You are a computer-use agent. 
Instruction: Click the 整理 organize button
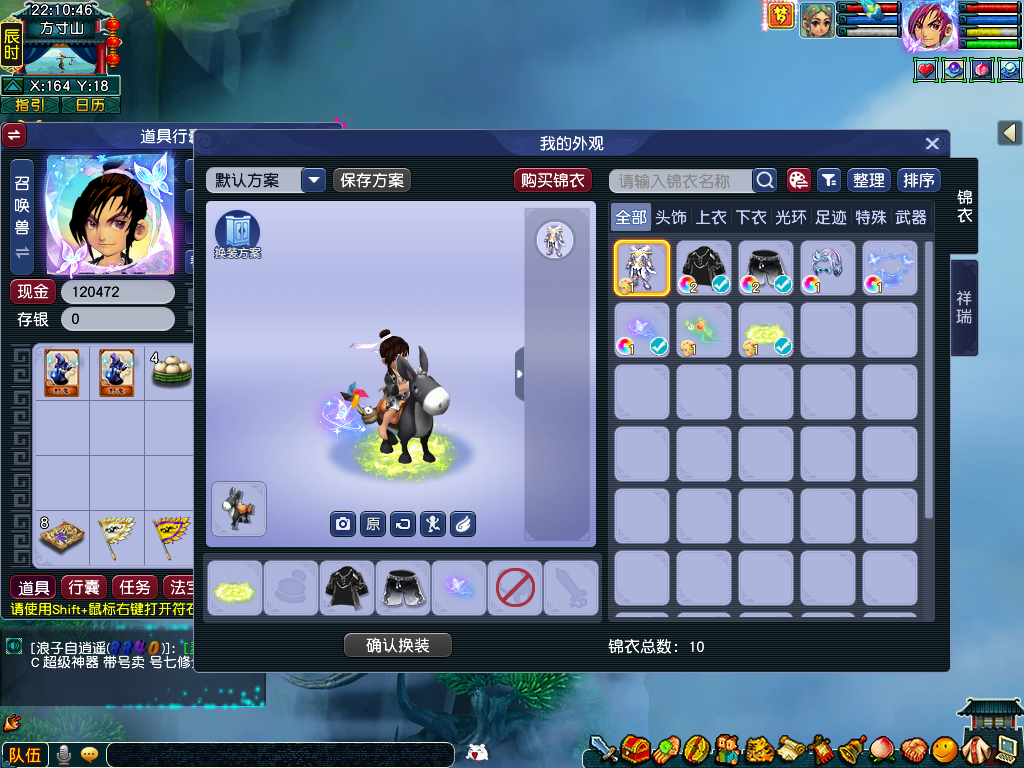(x=868, y=180)
